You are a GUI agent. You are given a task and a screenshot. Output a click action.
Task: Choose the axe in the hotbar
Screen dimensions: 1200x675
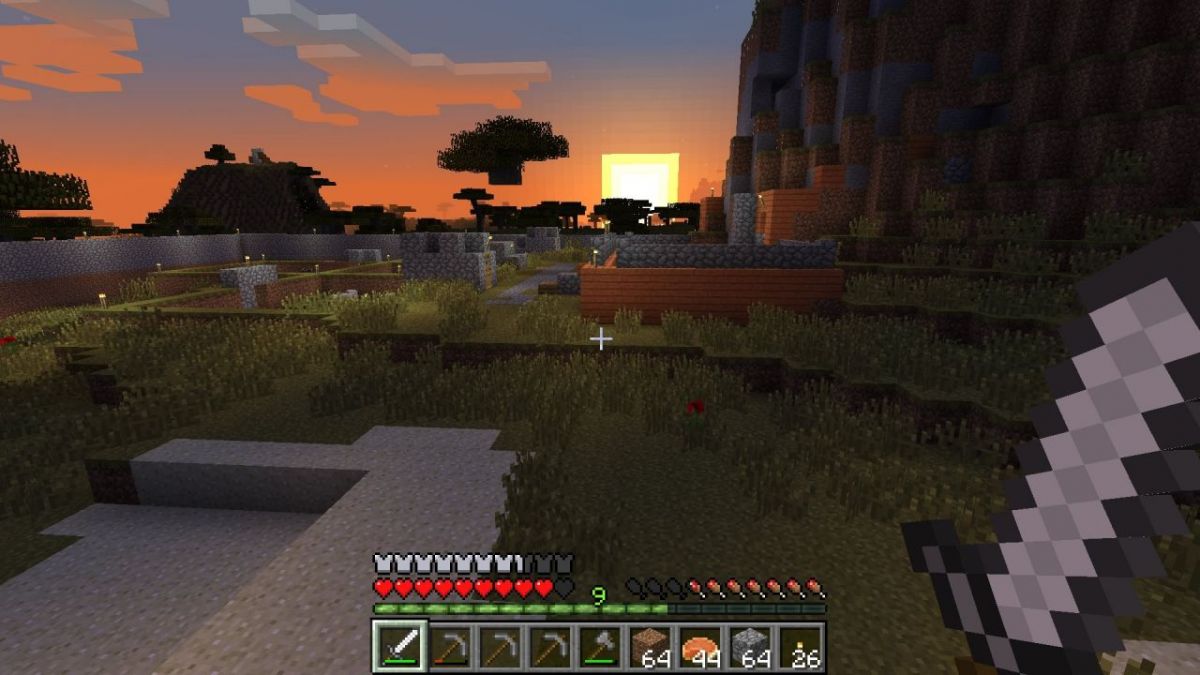600,645
